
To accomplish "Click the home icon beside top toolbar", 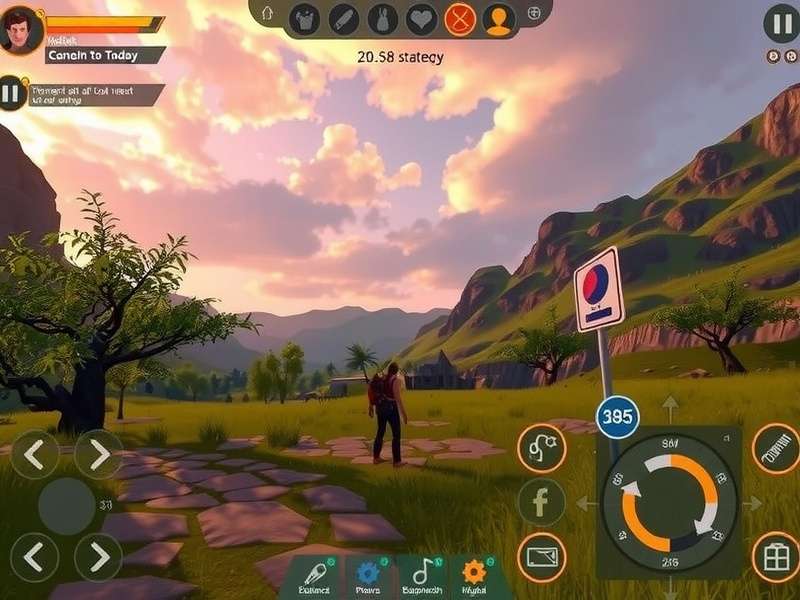I will pos(266,14).
